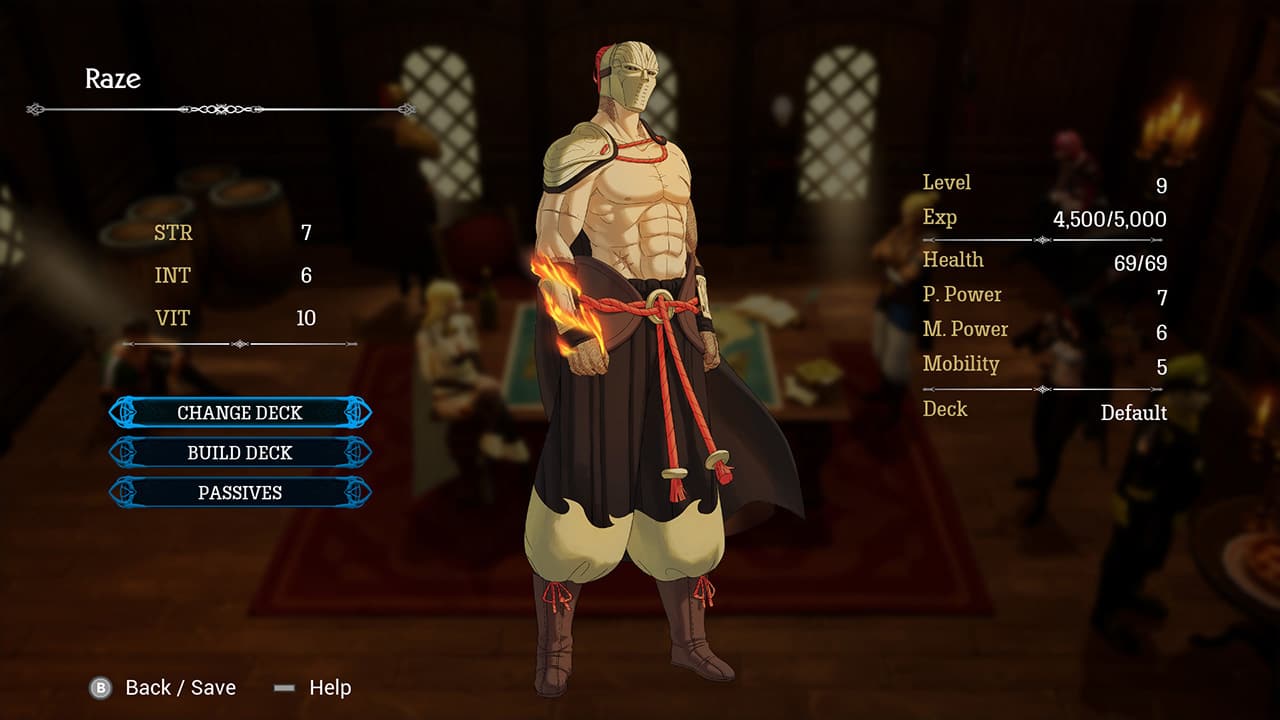View Raze's Passives
Screen dimensions: 1280x720
point(239,492)
